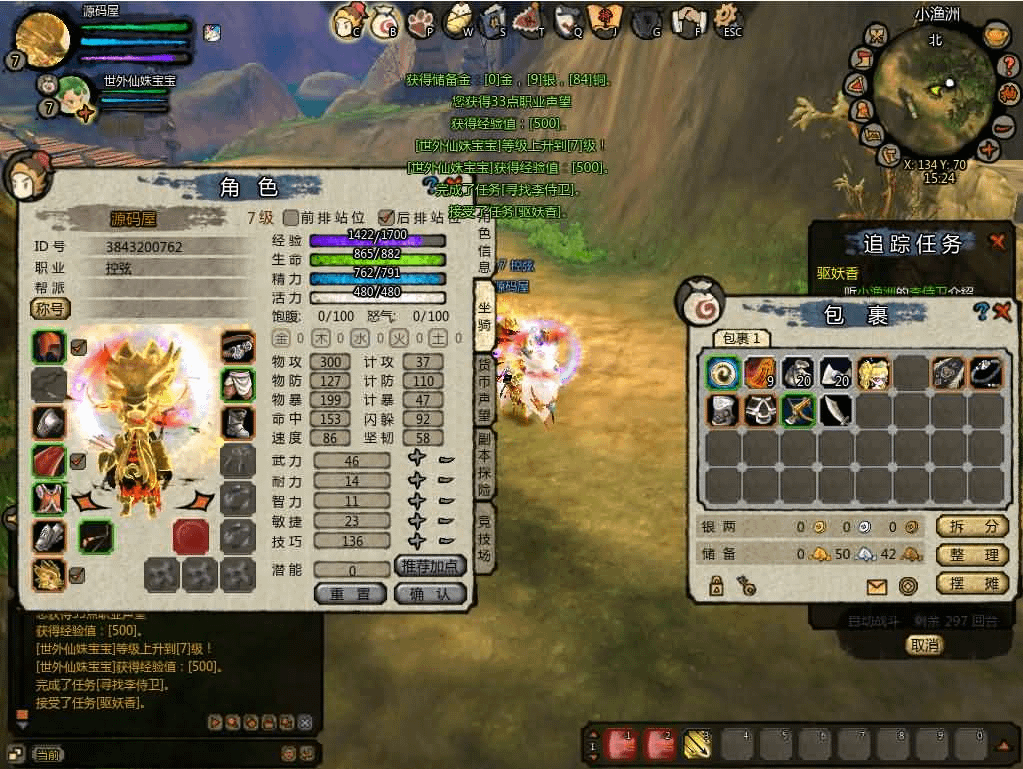The image size is (1023, 769).
Task: Reset stat points with 重置
Action: point(350,594)
